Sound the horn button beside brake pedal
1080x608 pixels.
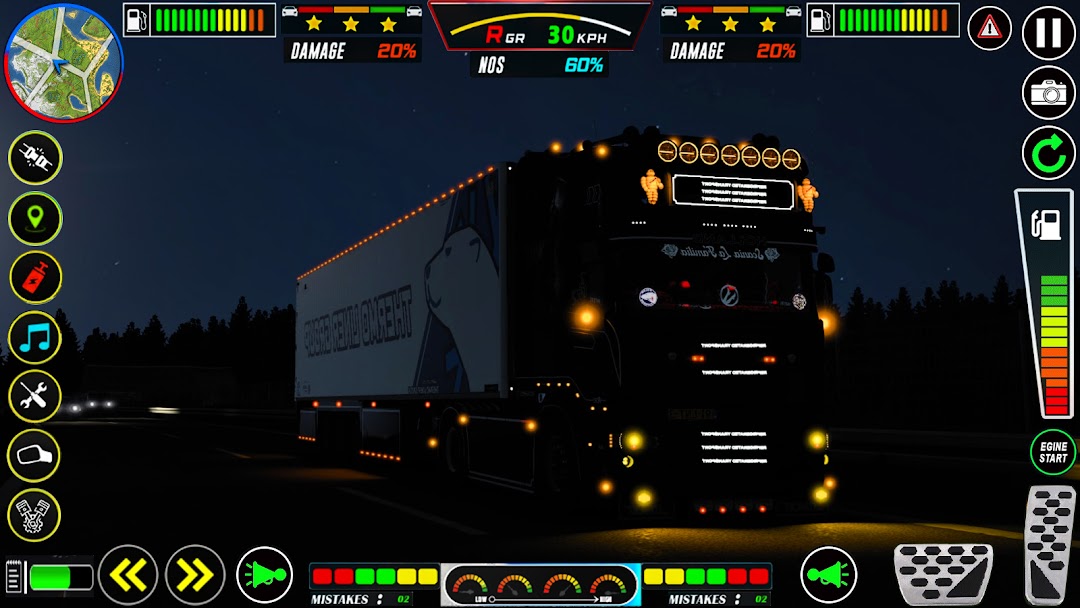[828, 575]
